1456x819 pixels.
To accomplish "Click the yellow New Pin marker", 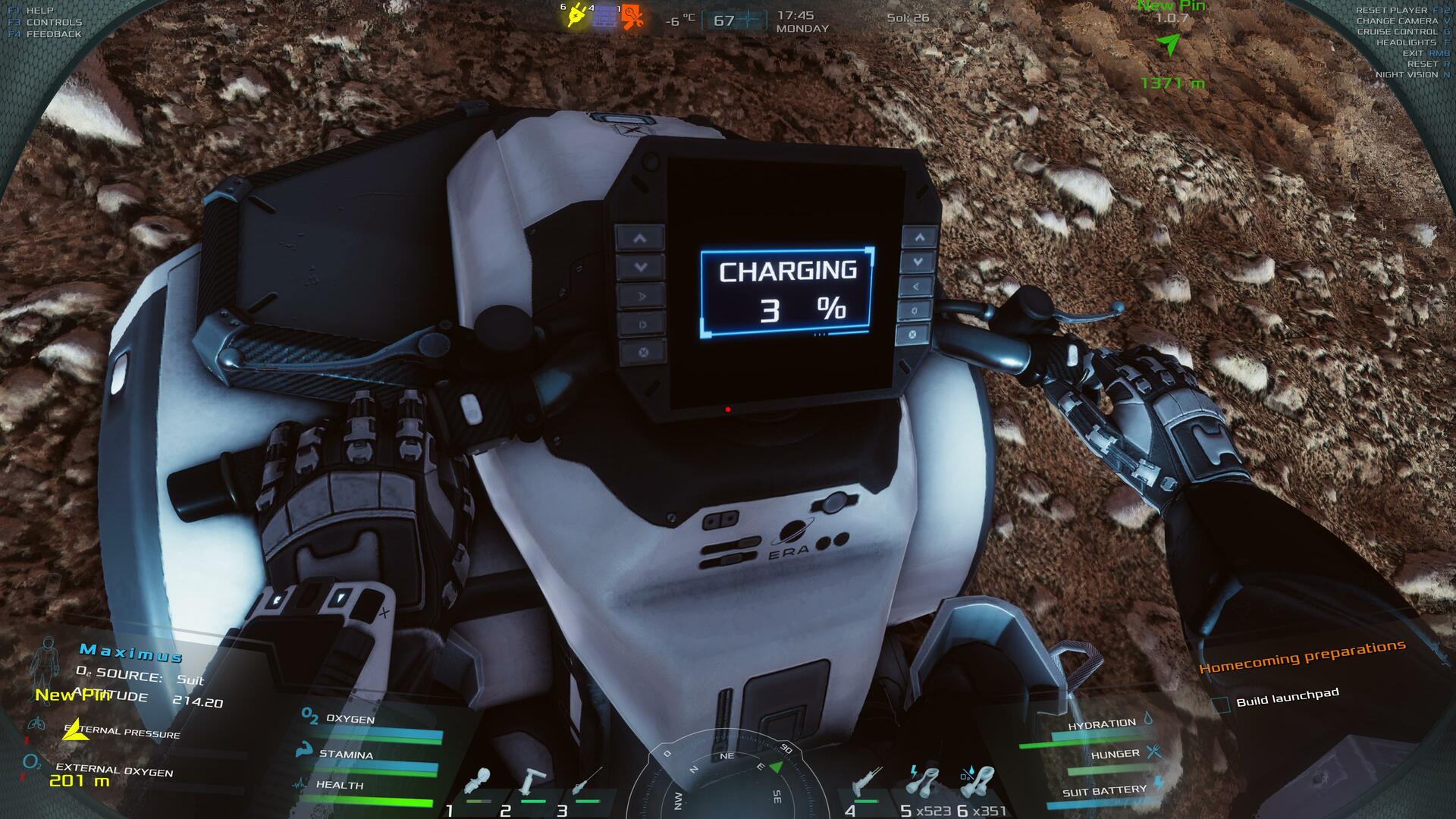I will [x=74, y=729].
